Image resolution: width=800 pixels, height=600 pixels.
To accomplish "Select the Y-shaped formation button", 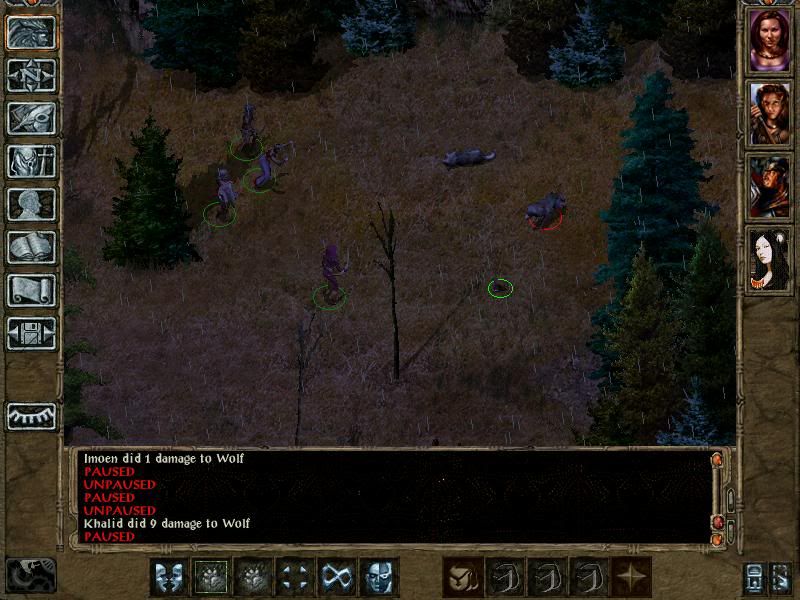I will 463,577.
